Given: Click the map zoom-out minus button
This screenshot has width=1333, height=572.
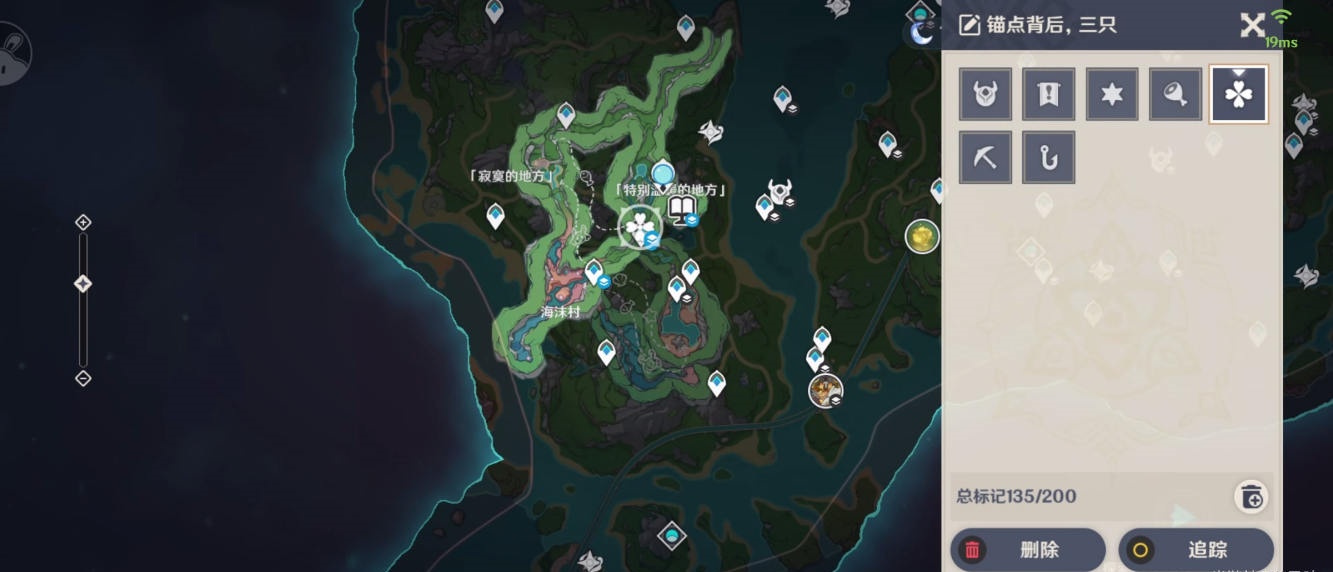Looking at the screenshot, I should [x=84, y=378].
